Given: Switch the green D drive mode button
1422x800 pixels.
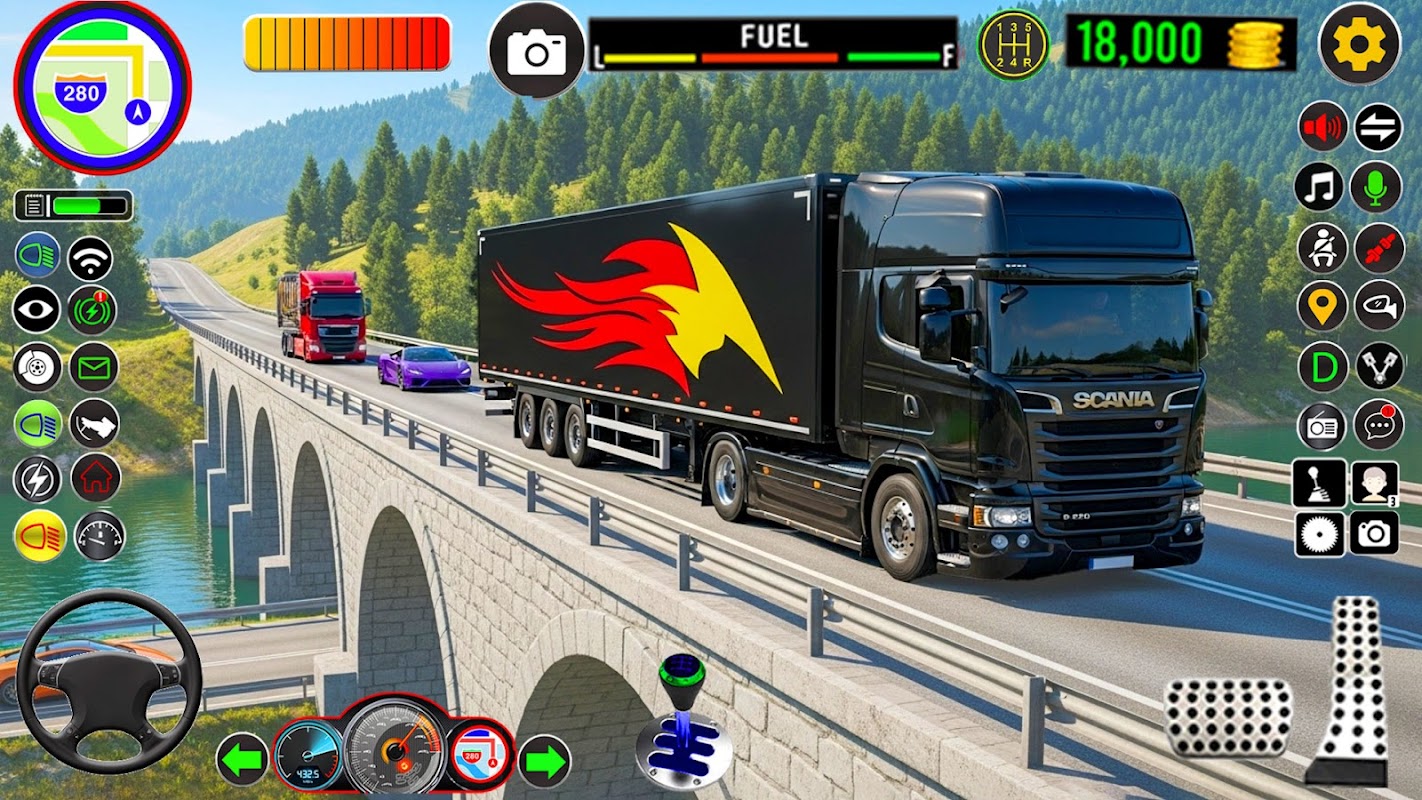Looking at the screenshot, I should click(1322, 367).
